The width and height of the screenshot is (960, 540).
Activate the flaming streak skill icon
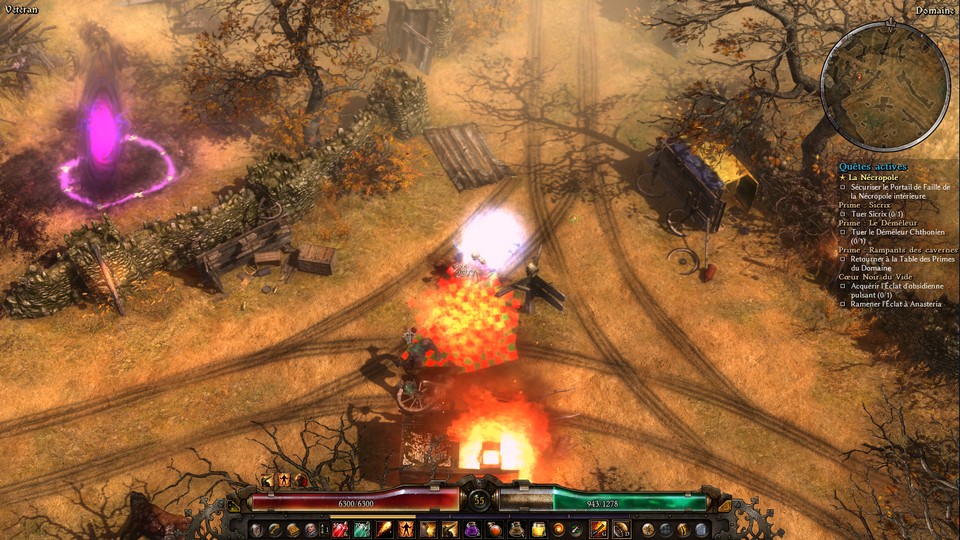(385, 529)
